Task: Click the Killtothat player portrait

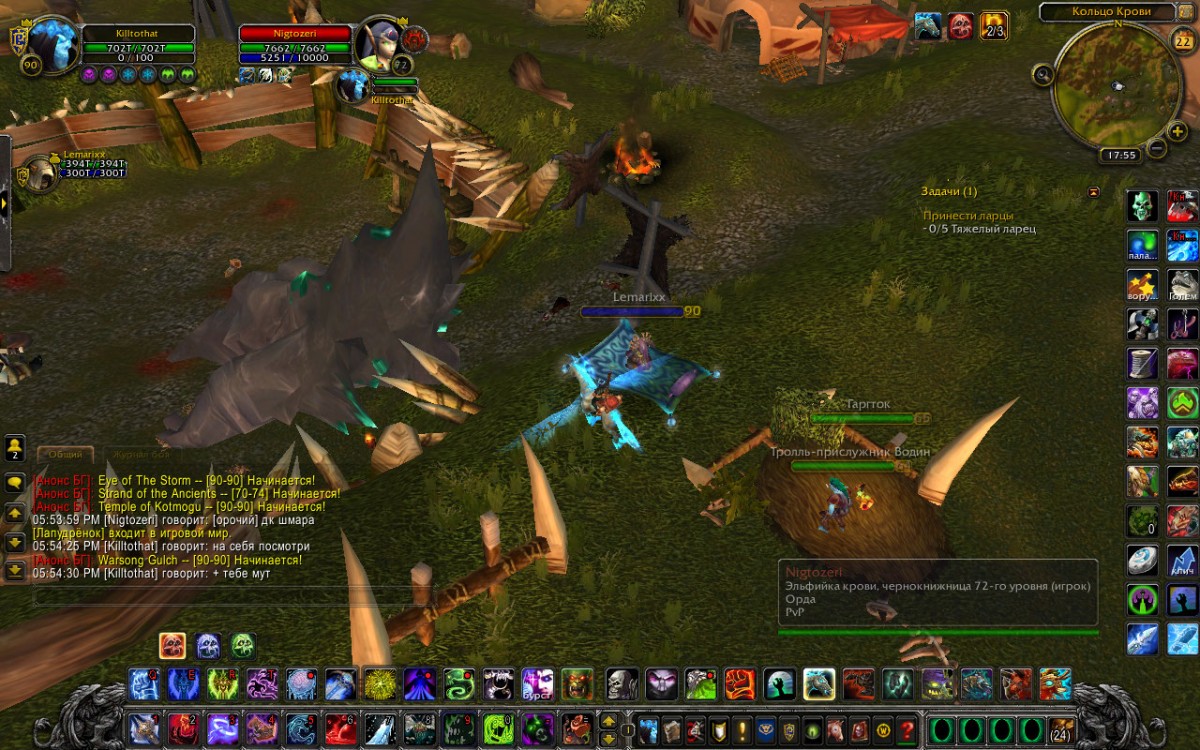Action: pos(53,45)
